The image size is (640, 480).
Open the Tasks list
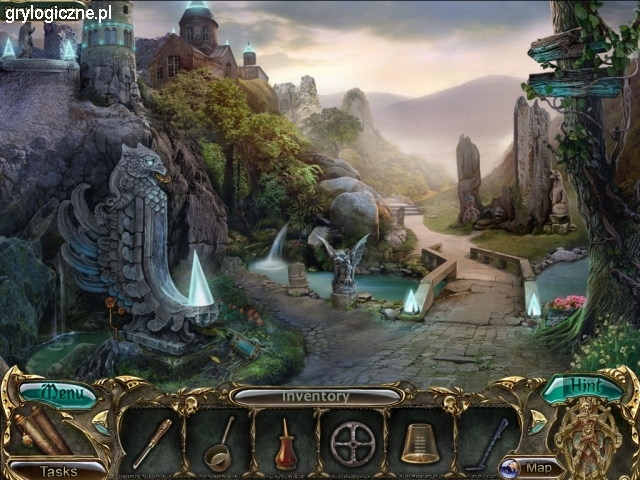[57, 470]
